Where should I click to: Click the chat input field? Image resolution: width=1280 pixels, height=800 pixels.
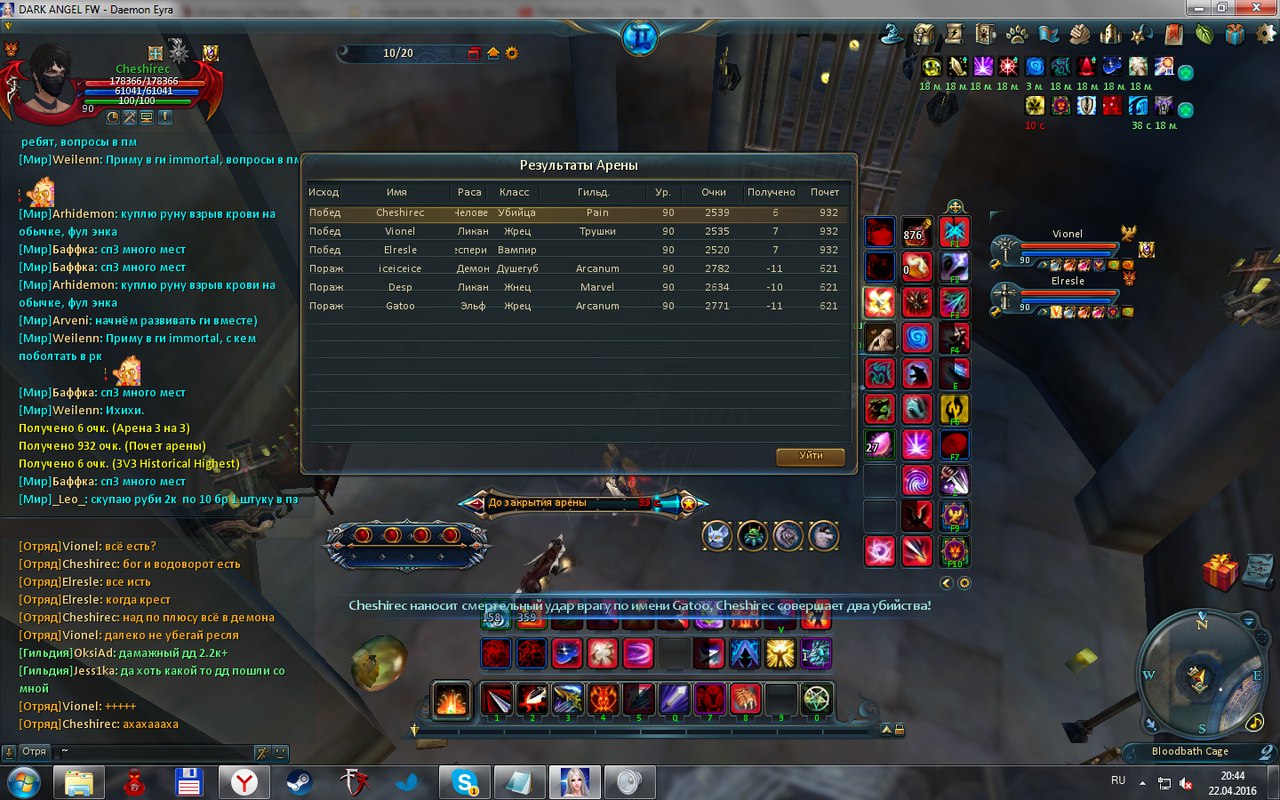150,751
